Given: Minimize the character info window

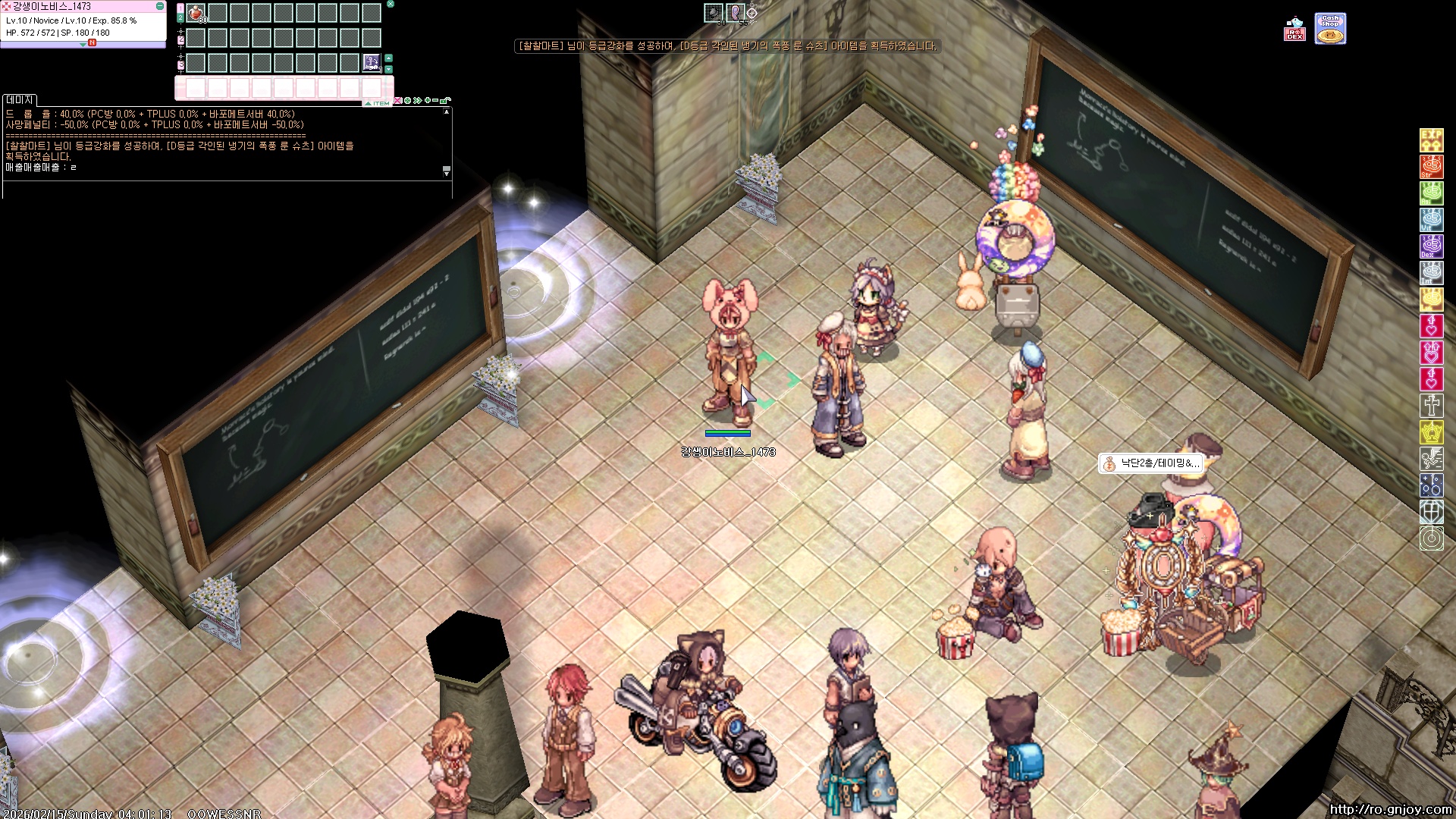Looking at the screenshot, I should pos(160,6).
